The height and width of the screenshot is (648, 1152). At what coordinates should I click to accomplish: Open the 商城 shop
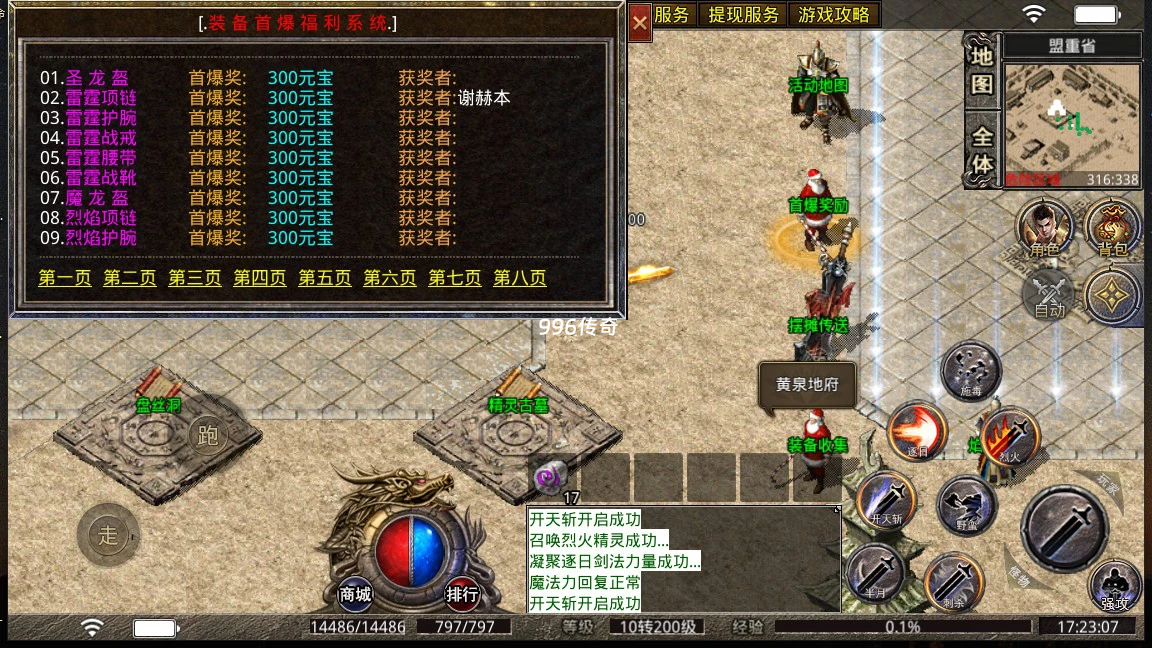click(356, 594)
